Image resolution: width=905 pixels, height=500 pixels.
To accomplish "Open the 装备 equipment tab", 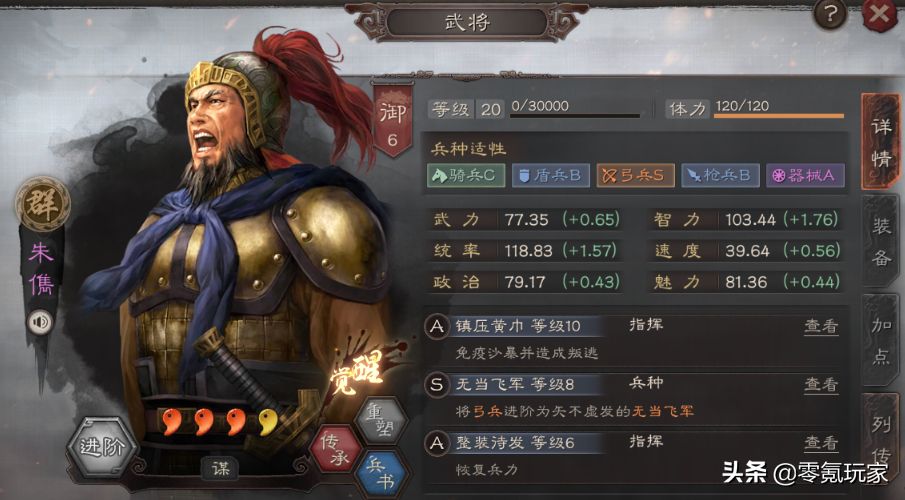I will (x=881, y=243).
